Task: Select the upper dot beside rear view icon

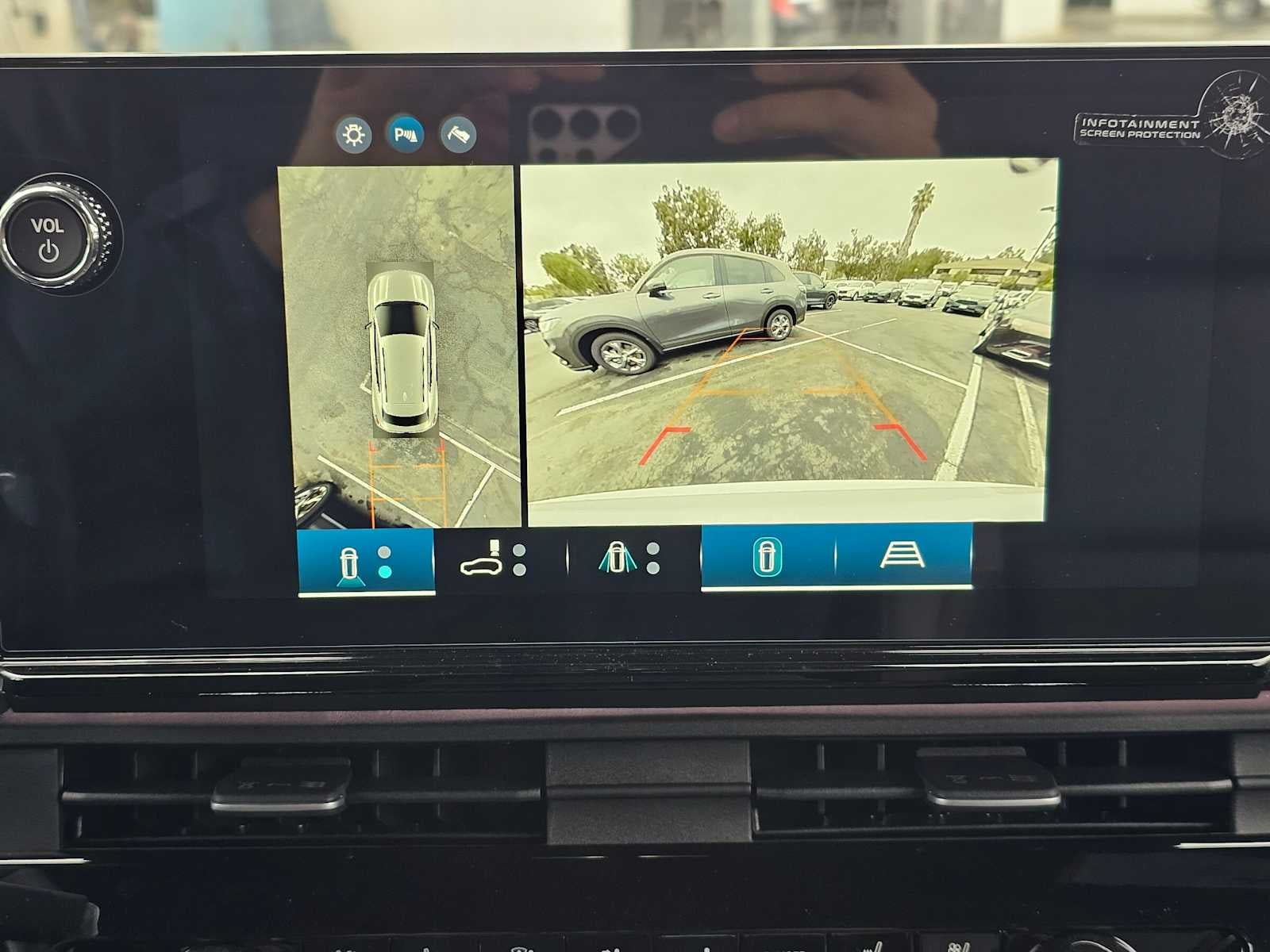Action: pyautogui.click(x=383, y=554)
